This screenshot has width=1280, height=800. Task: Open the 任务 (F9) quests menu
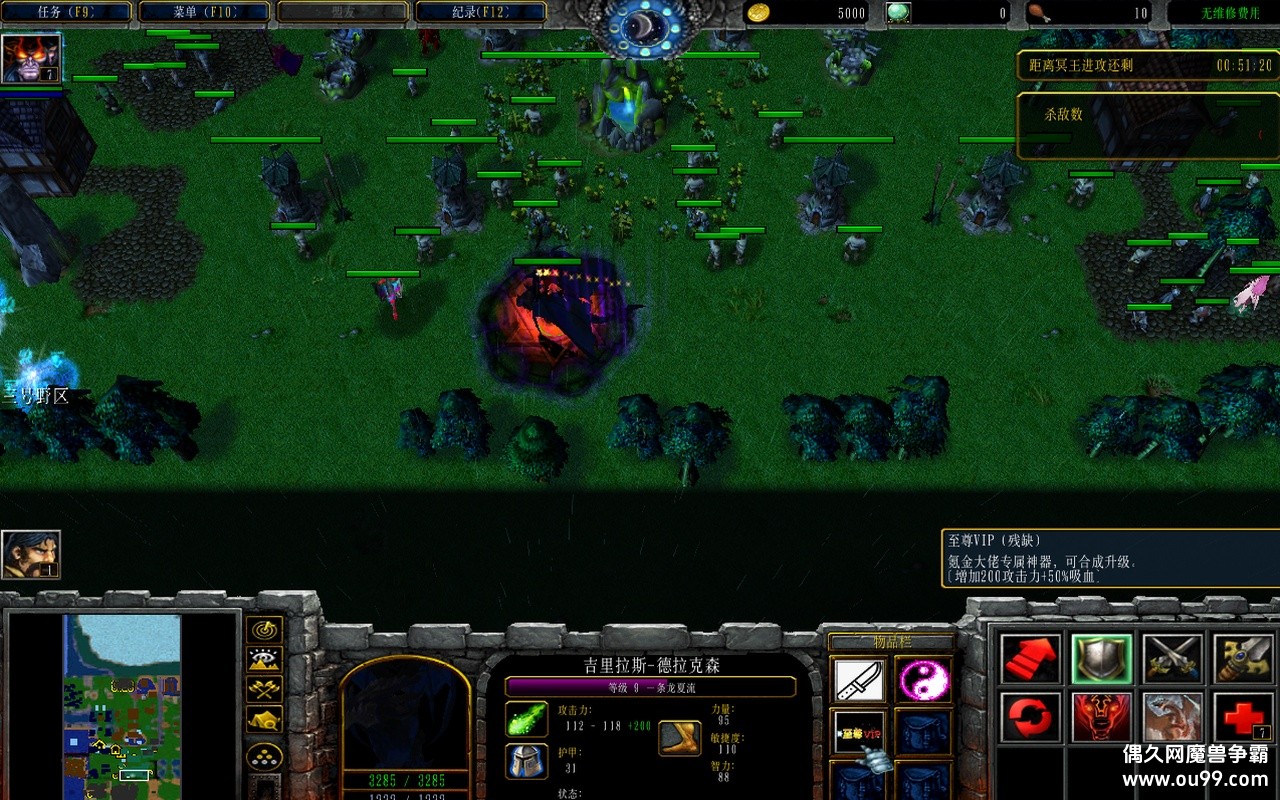pos(66,12)
